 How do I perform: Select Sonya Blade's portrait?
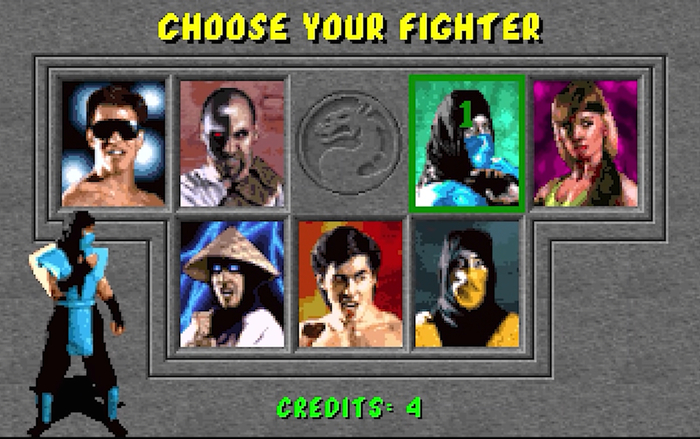(x=585, y=143)
